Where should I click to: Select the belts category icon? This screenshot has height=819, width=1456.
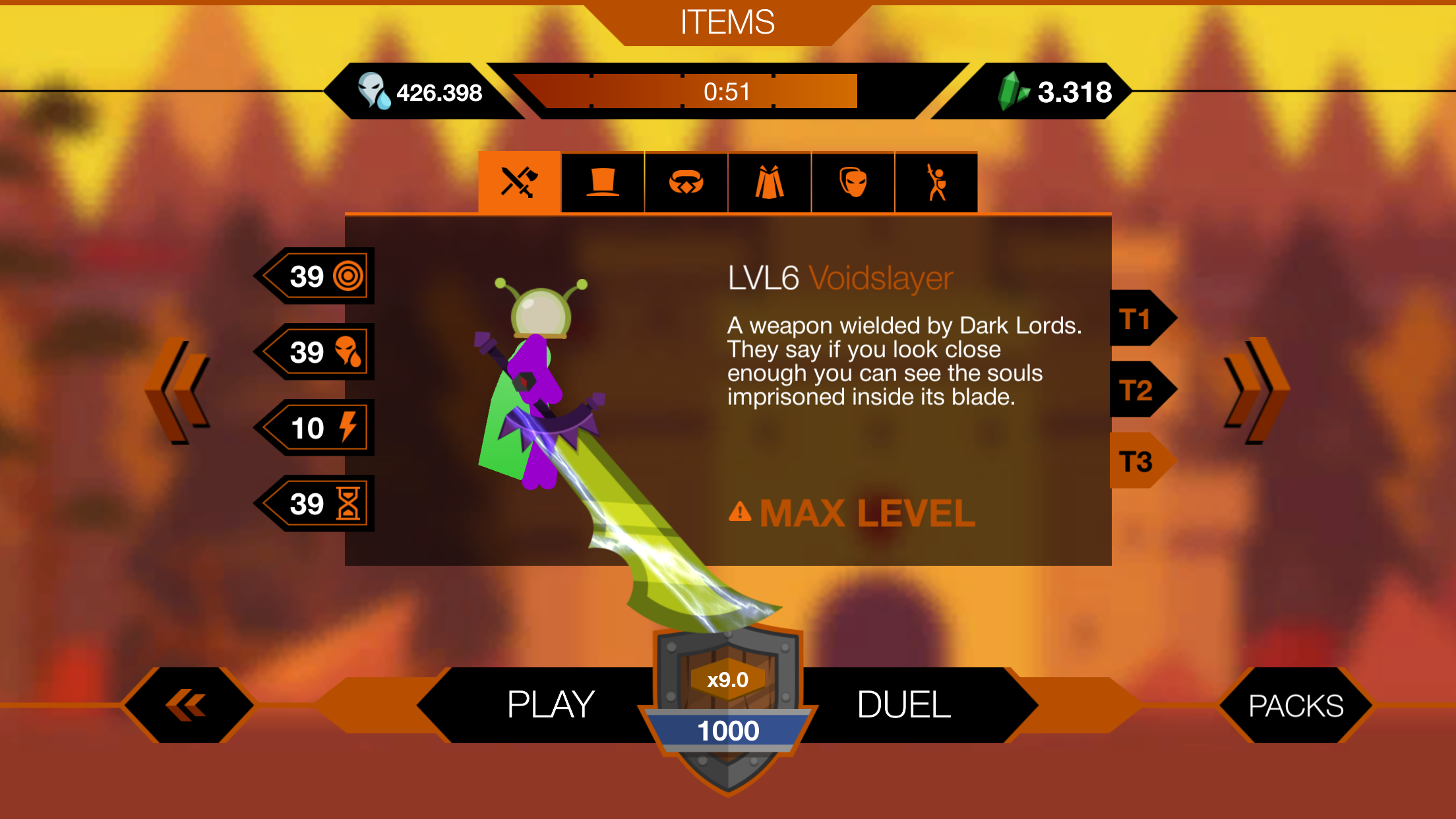click(x=686, y=181)
